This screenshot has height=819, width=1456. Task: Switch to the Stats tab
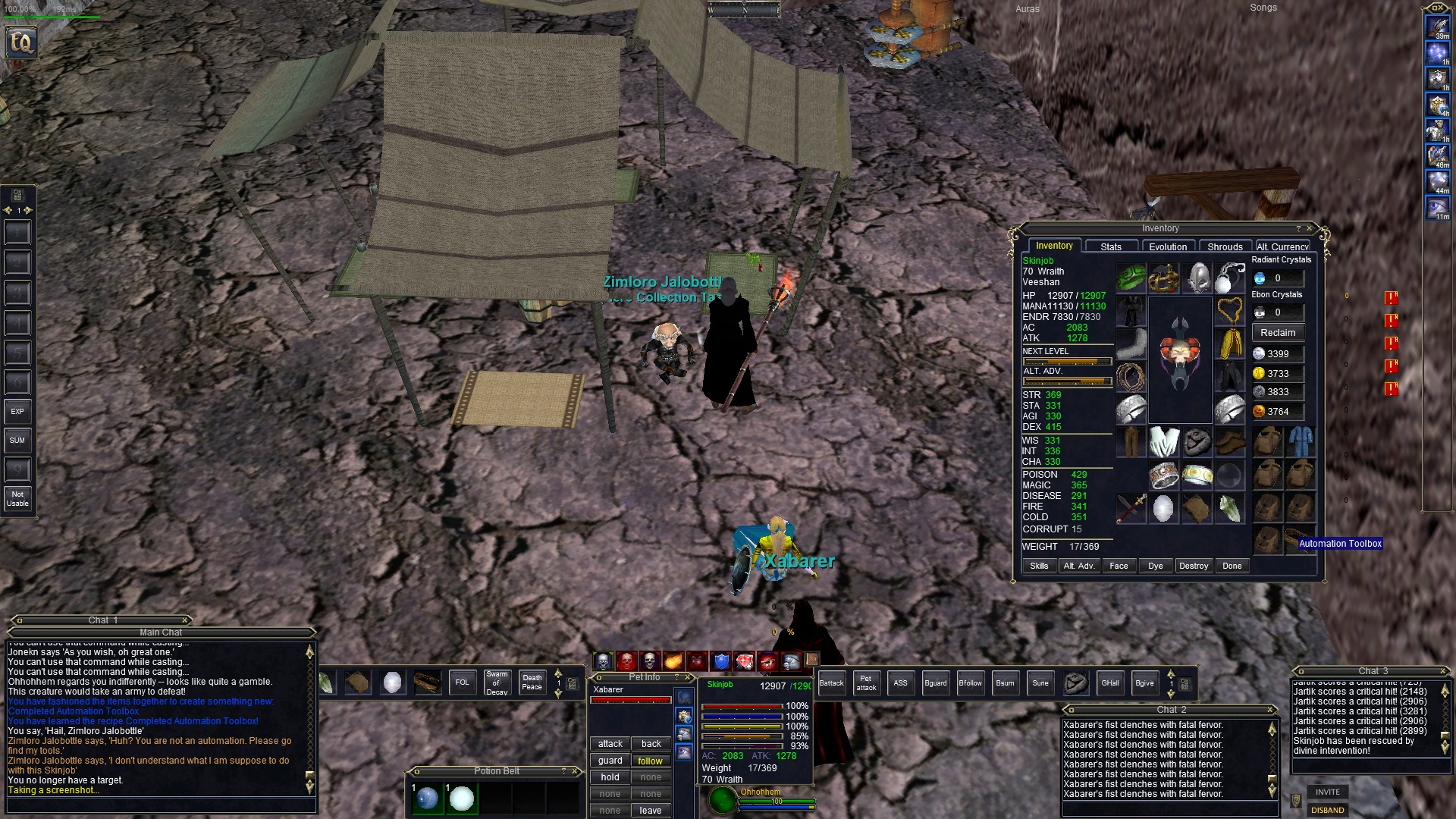1111,246
